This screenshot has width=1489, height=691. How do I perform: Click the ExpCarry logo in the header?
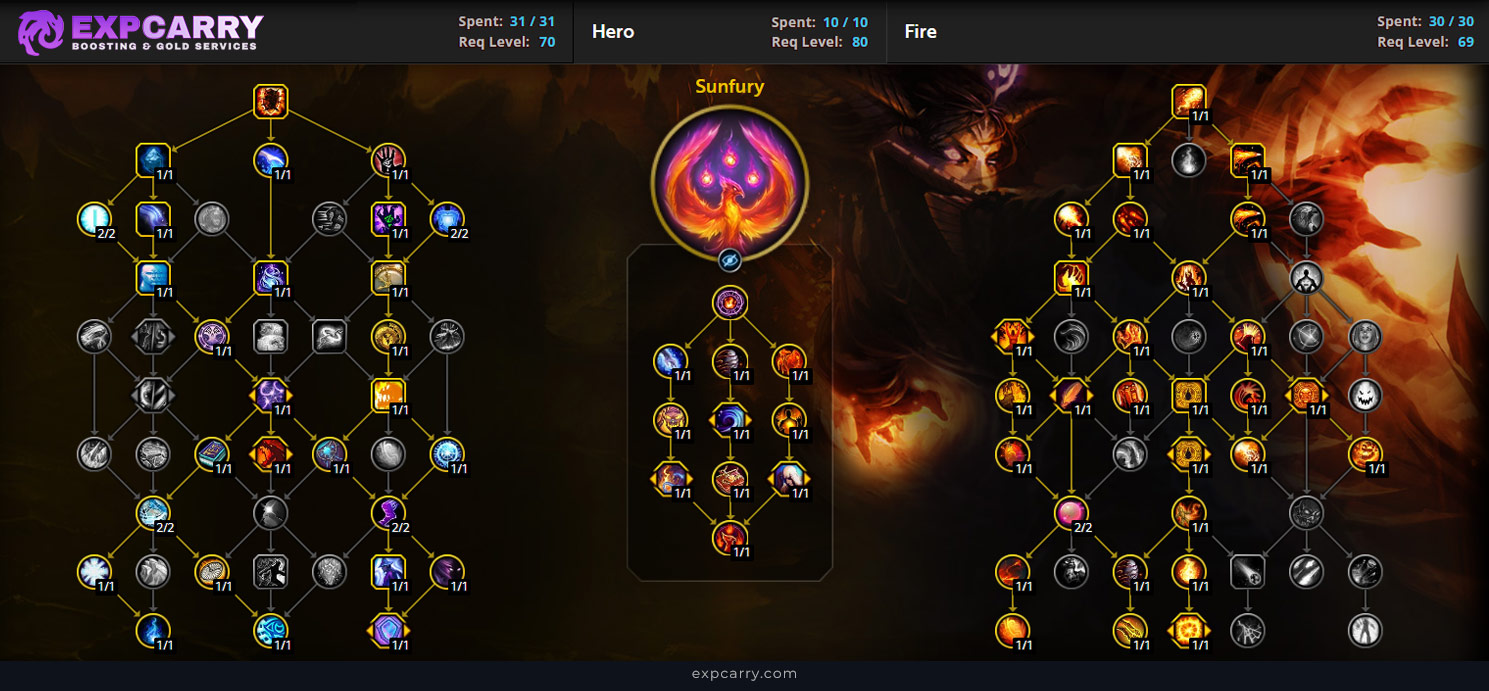pos(141,32)
